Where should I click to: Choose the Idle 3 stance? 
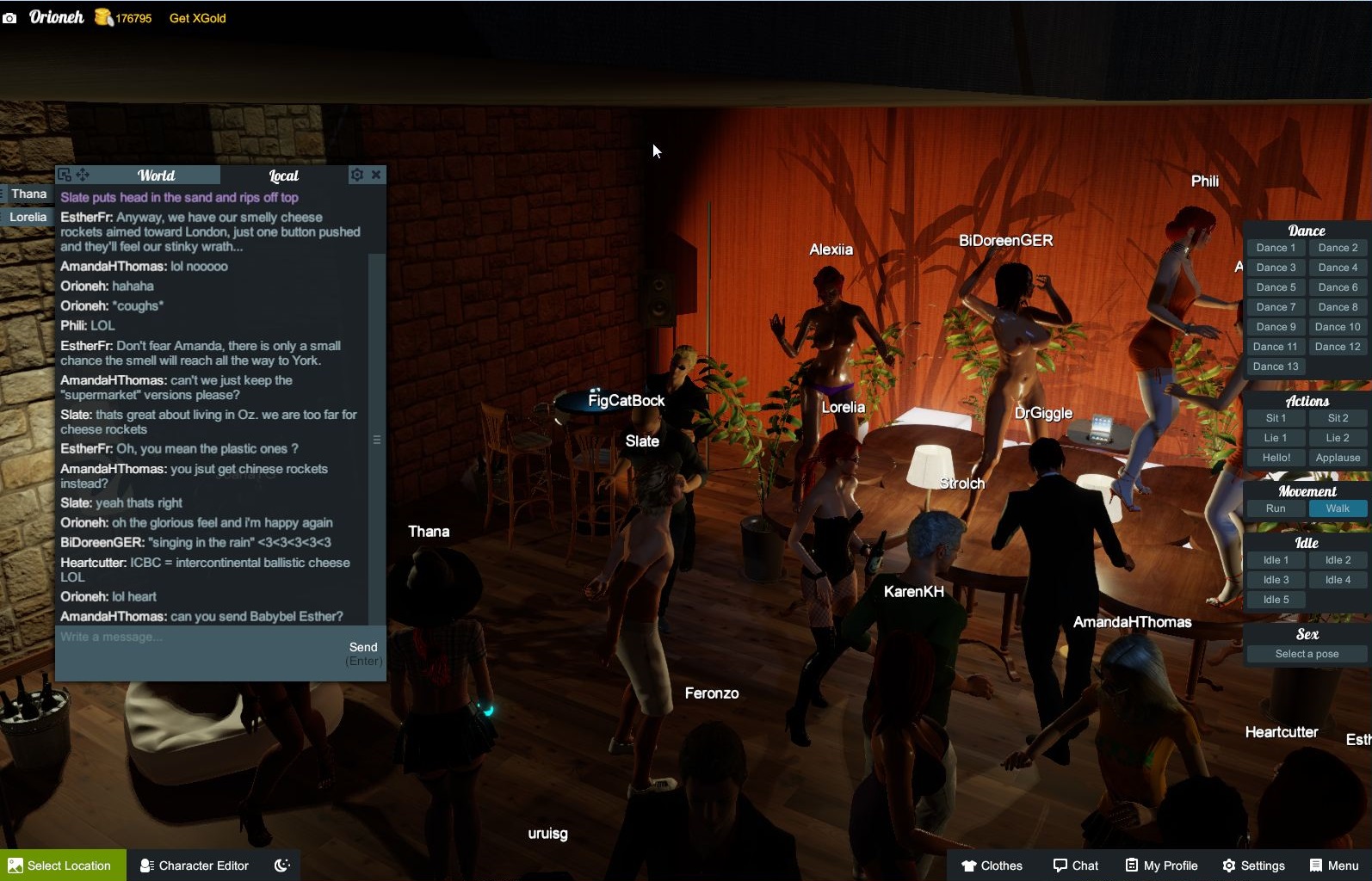pos(1275,580)
